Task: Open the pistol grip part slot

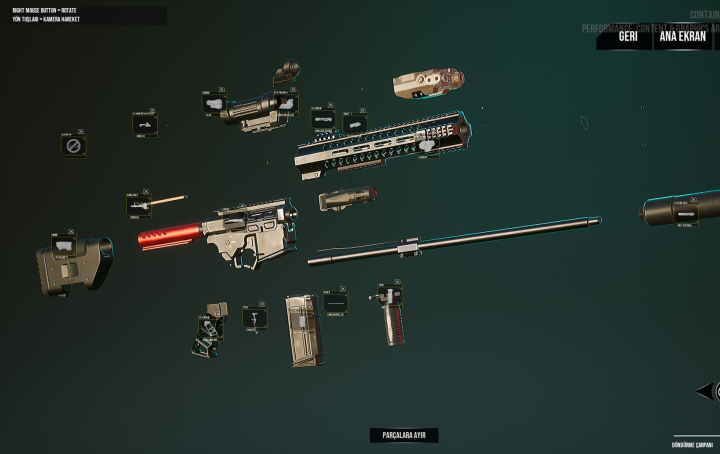Action: (212, 323)
